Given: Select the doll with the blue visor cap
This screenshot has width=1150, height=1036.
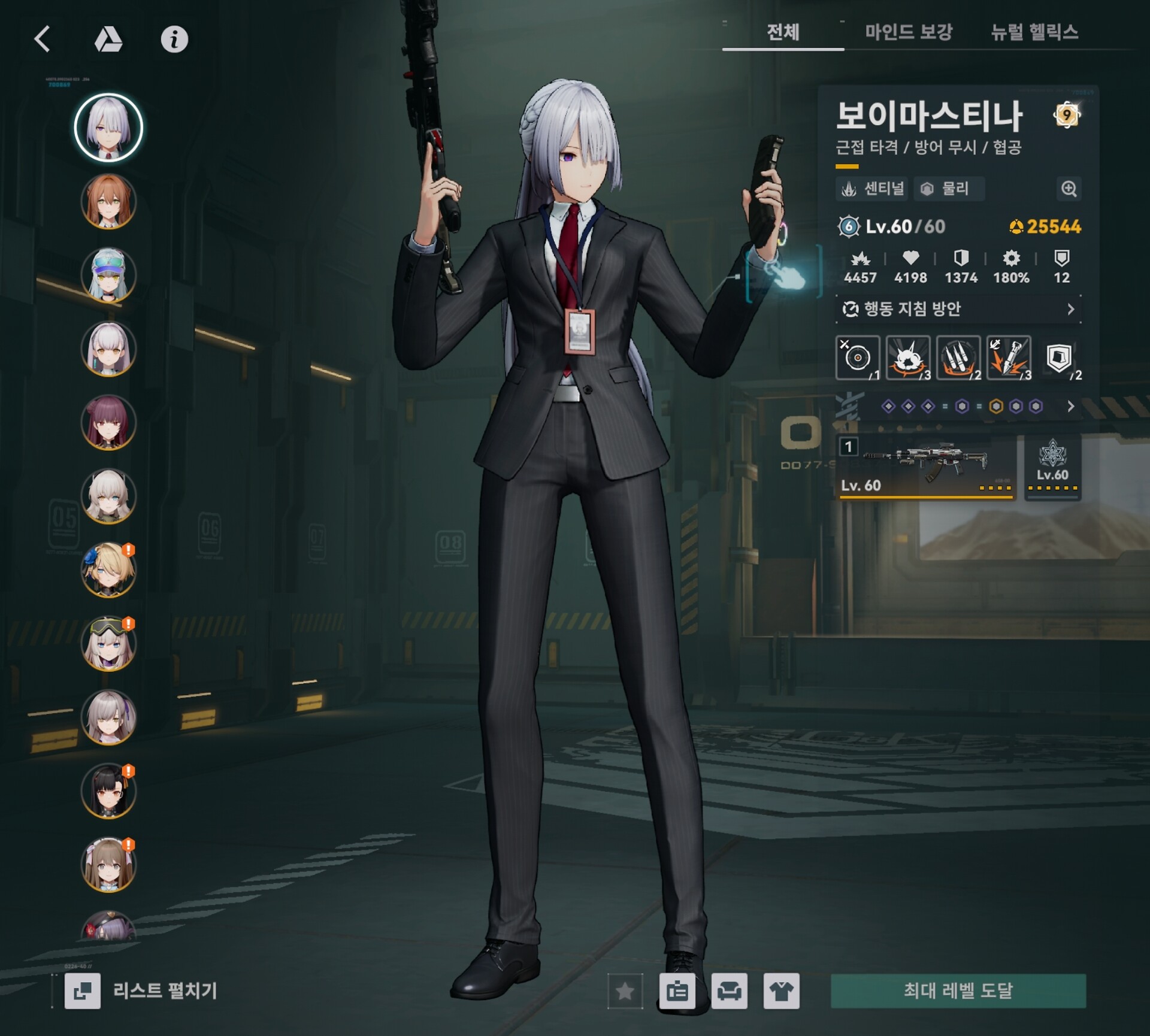Looking at the screenshot, I should 108,275.
